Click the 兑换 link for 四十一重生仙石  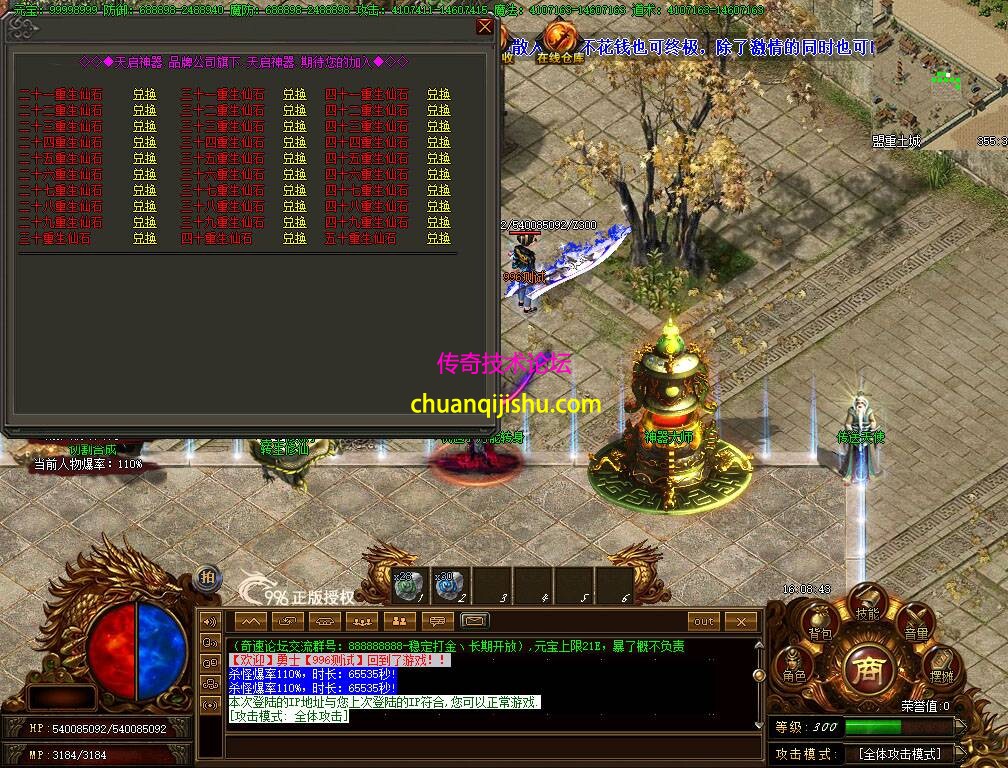click(x=439, y=95)
